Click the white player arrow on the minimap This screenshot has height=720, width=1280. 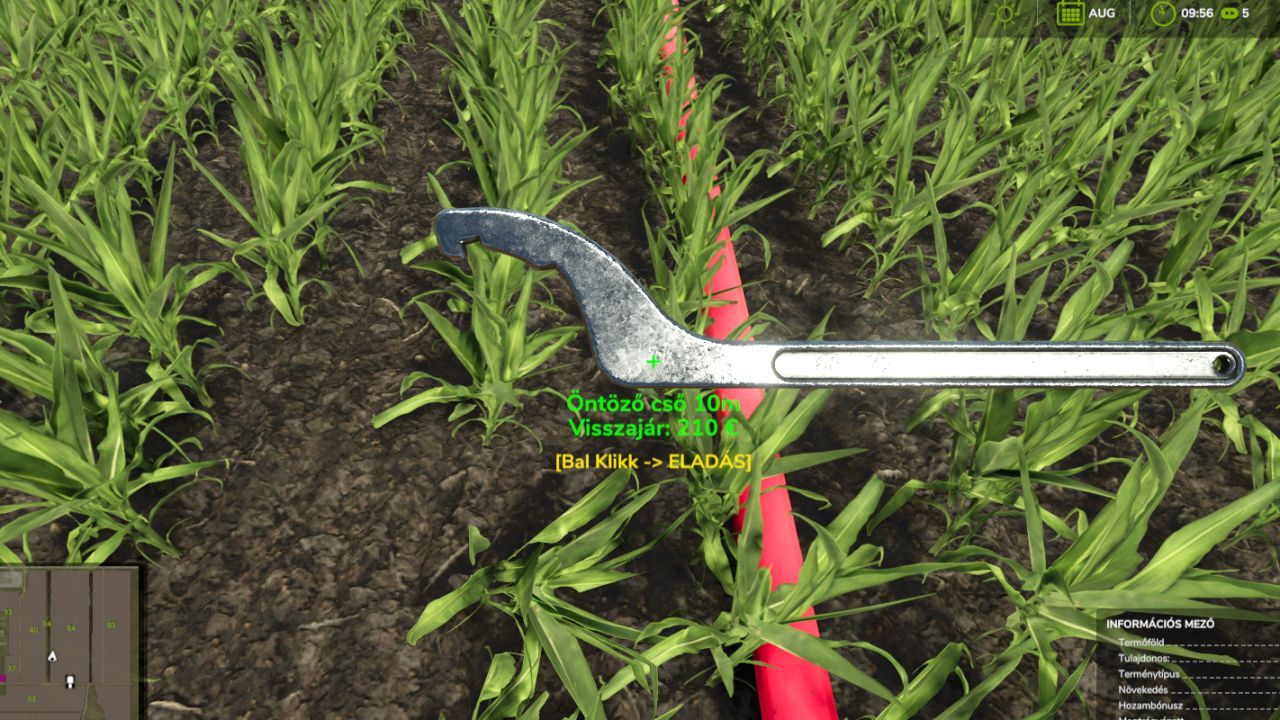tap(52, 657)
